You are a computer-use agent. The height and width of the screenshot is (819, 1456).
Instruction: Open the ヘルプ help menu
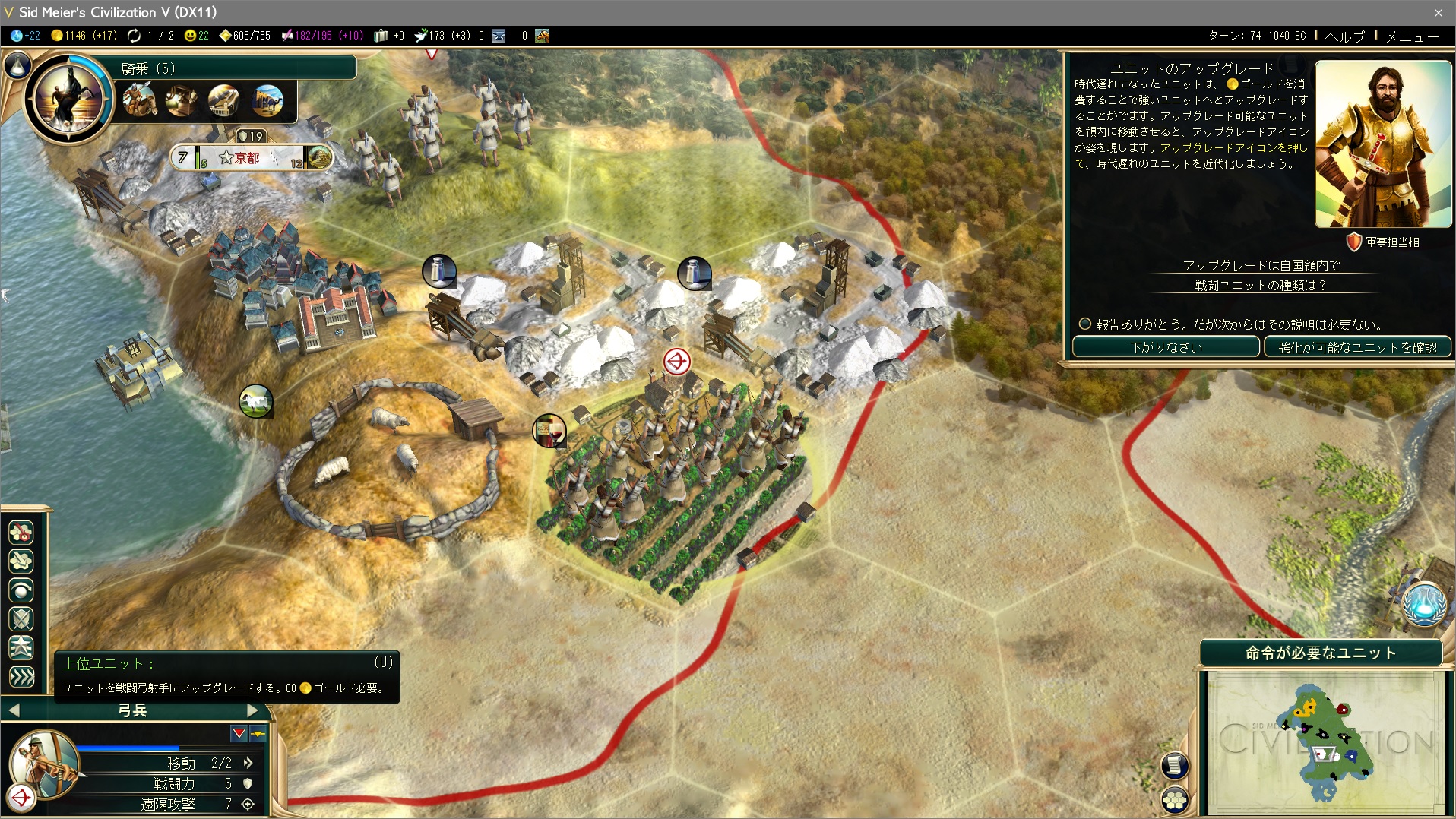click(x=1344, y=36)
